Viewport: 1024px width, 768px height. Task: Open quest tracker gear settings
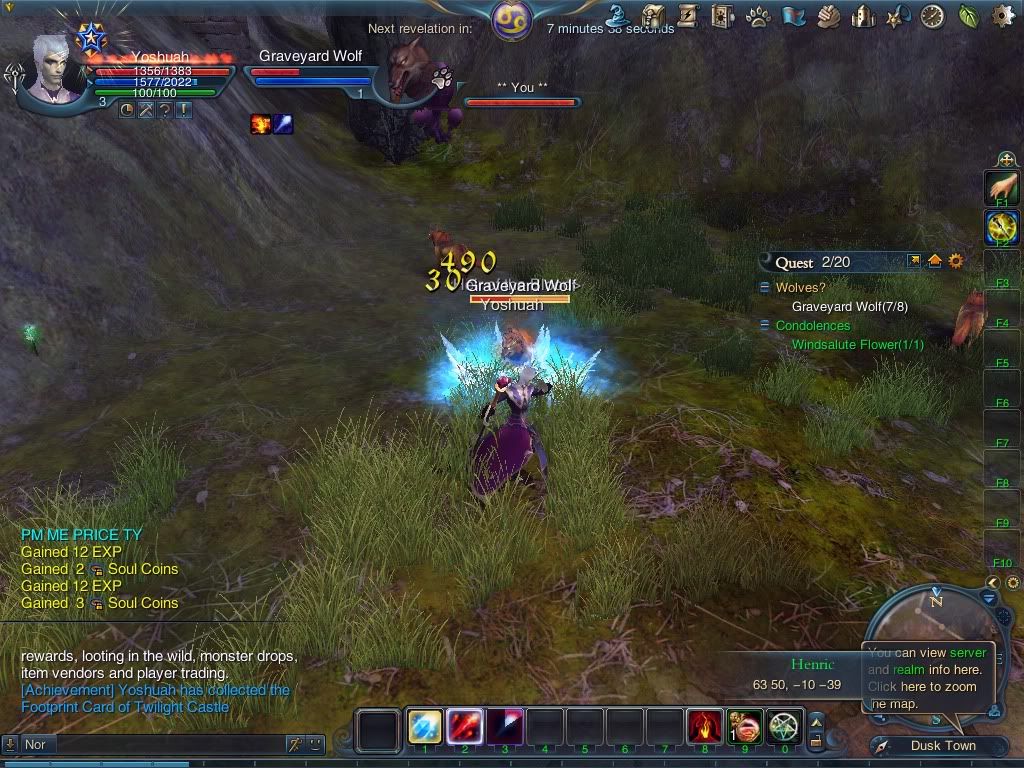tap(956, 261)
